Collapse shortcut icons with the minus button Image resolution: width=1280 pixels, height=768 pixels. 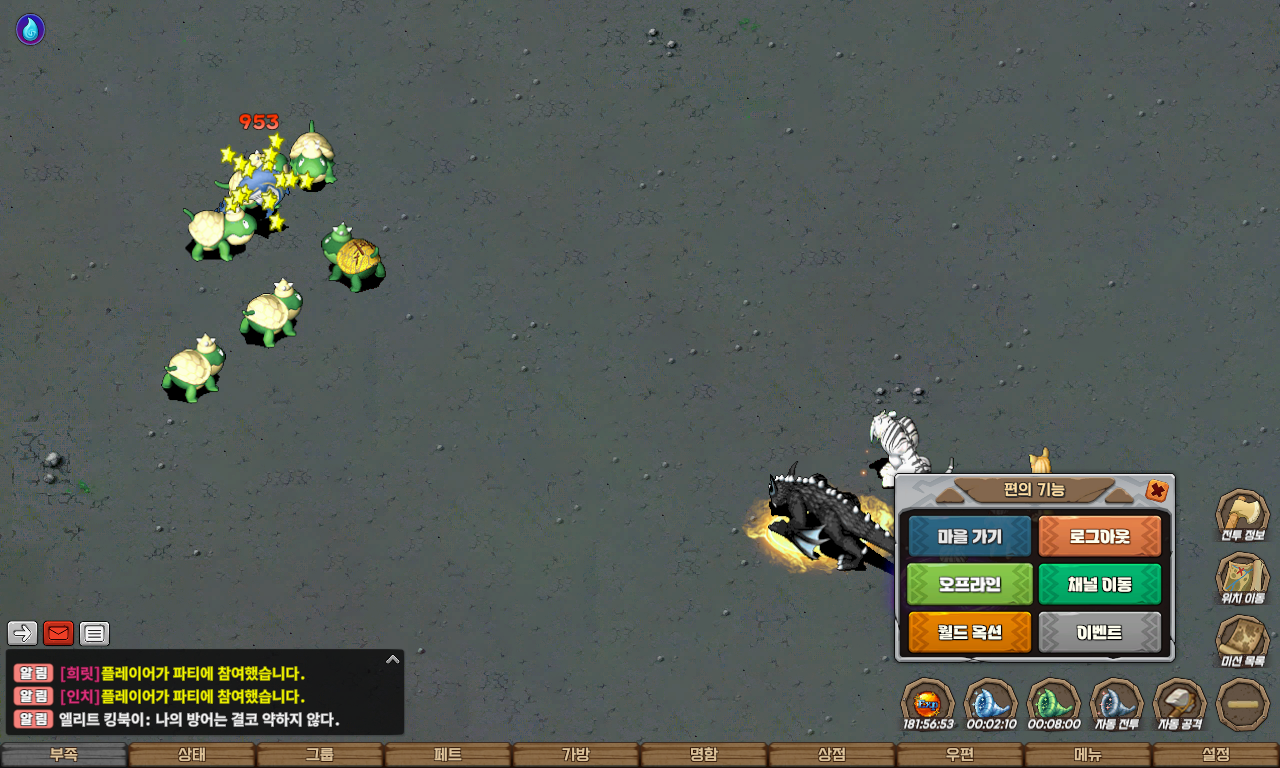pyautogui.click(x=1242, y=703)
